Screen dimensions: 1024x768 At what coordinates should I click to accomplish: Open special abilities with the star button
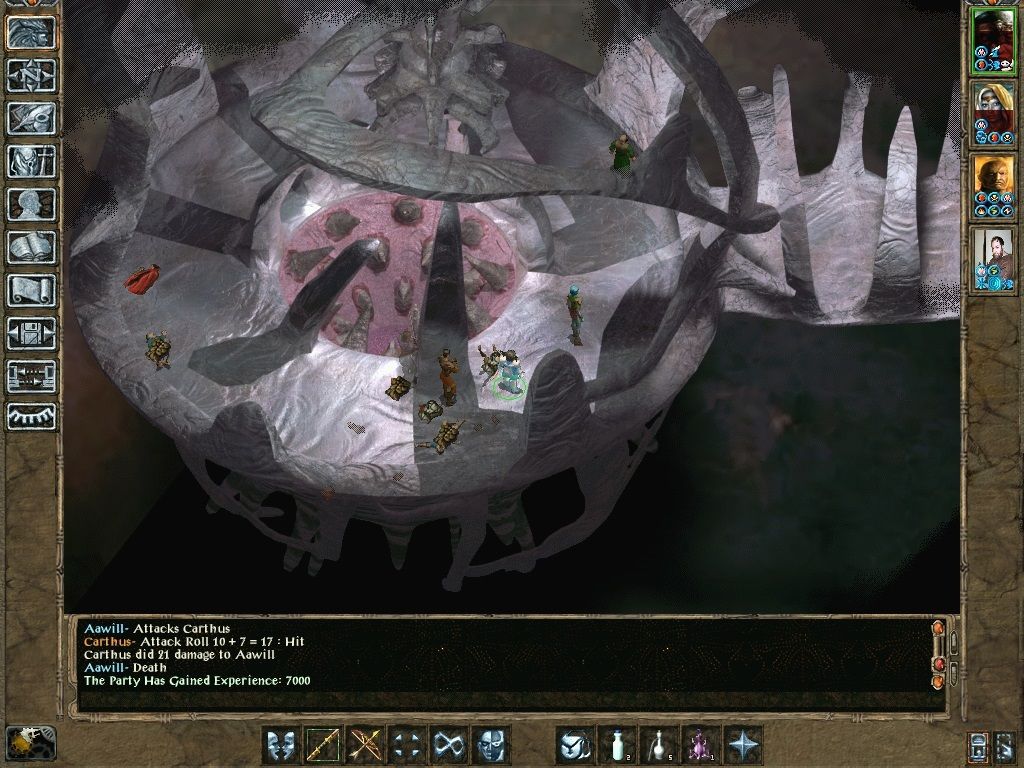click(743, 745)
